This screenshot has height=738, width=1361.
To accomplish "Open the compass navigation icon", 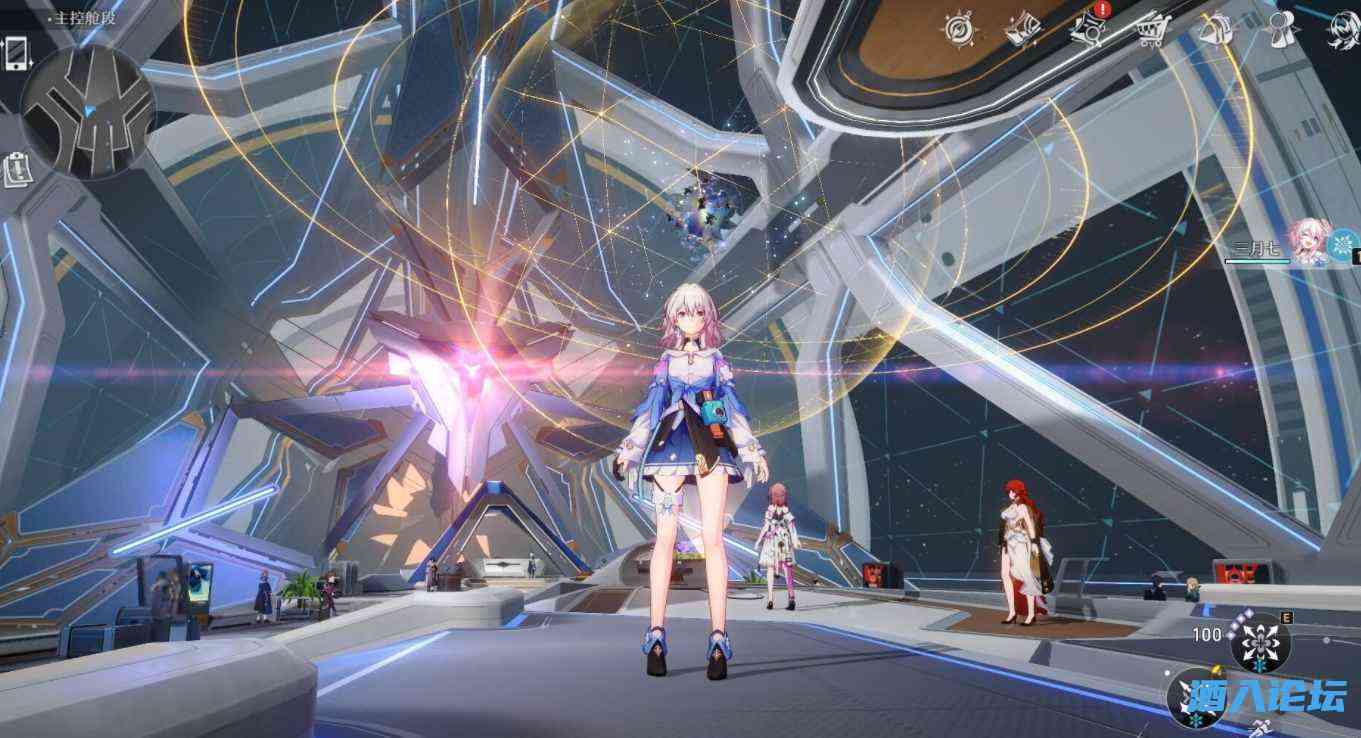I will pyautogui.click(x=960, y=27).
